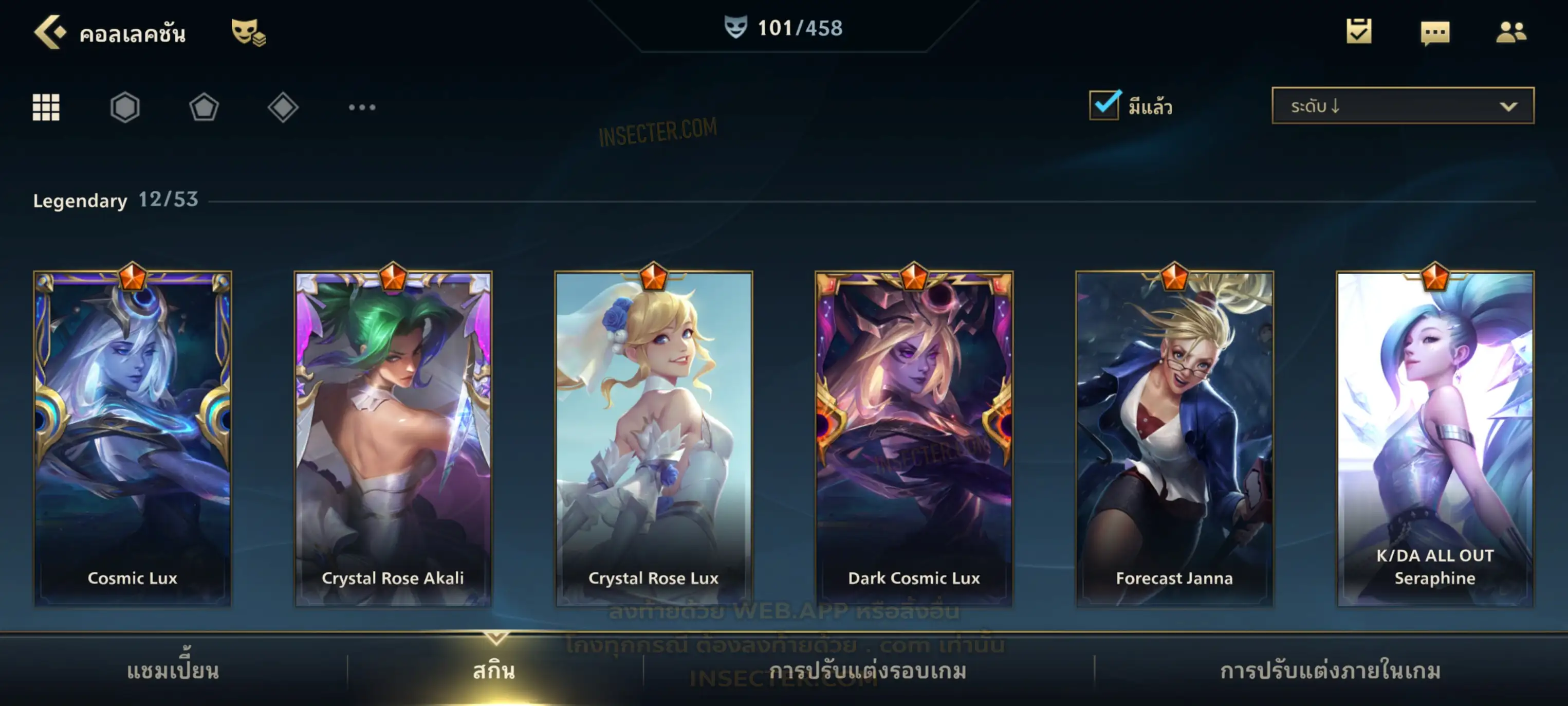Select the Cosmic Lux skin card

[133, 439]
